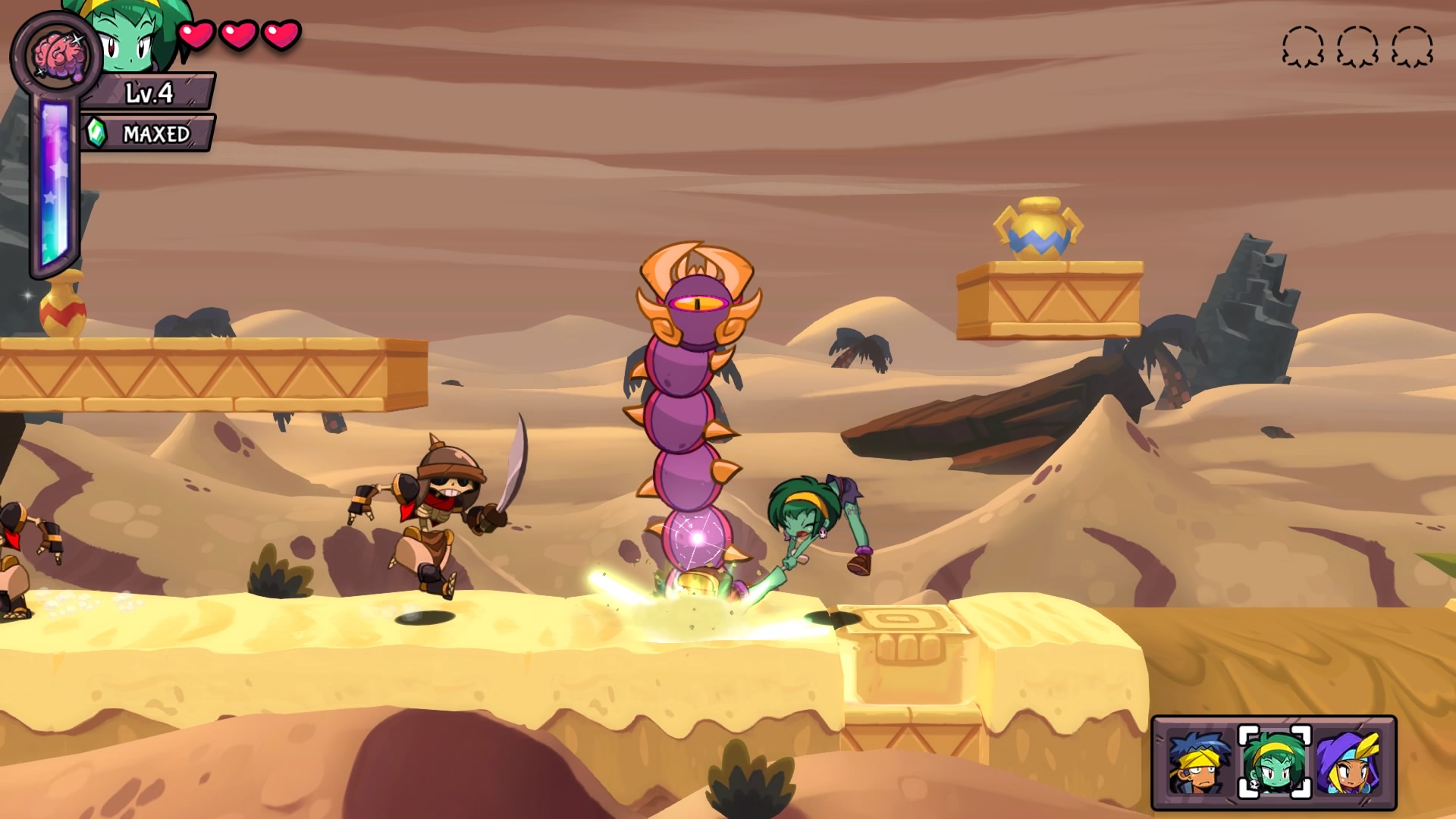
Task: Expand the MAXED experience banner
Action: 149,131
